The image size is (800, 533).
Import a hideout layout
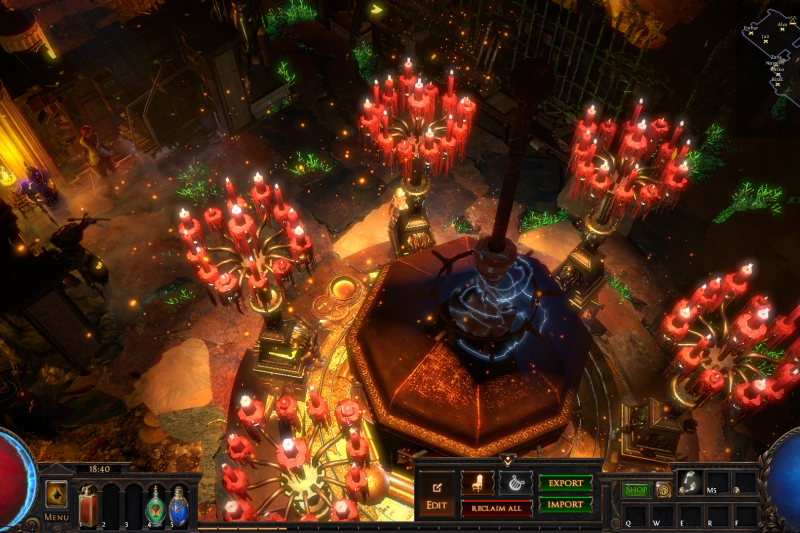click(566, 505)
